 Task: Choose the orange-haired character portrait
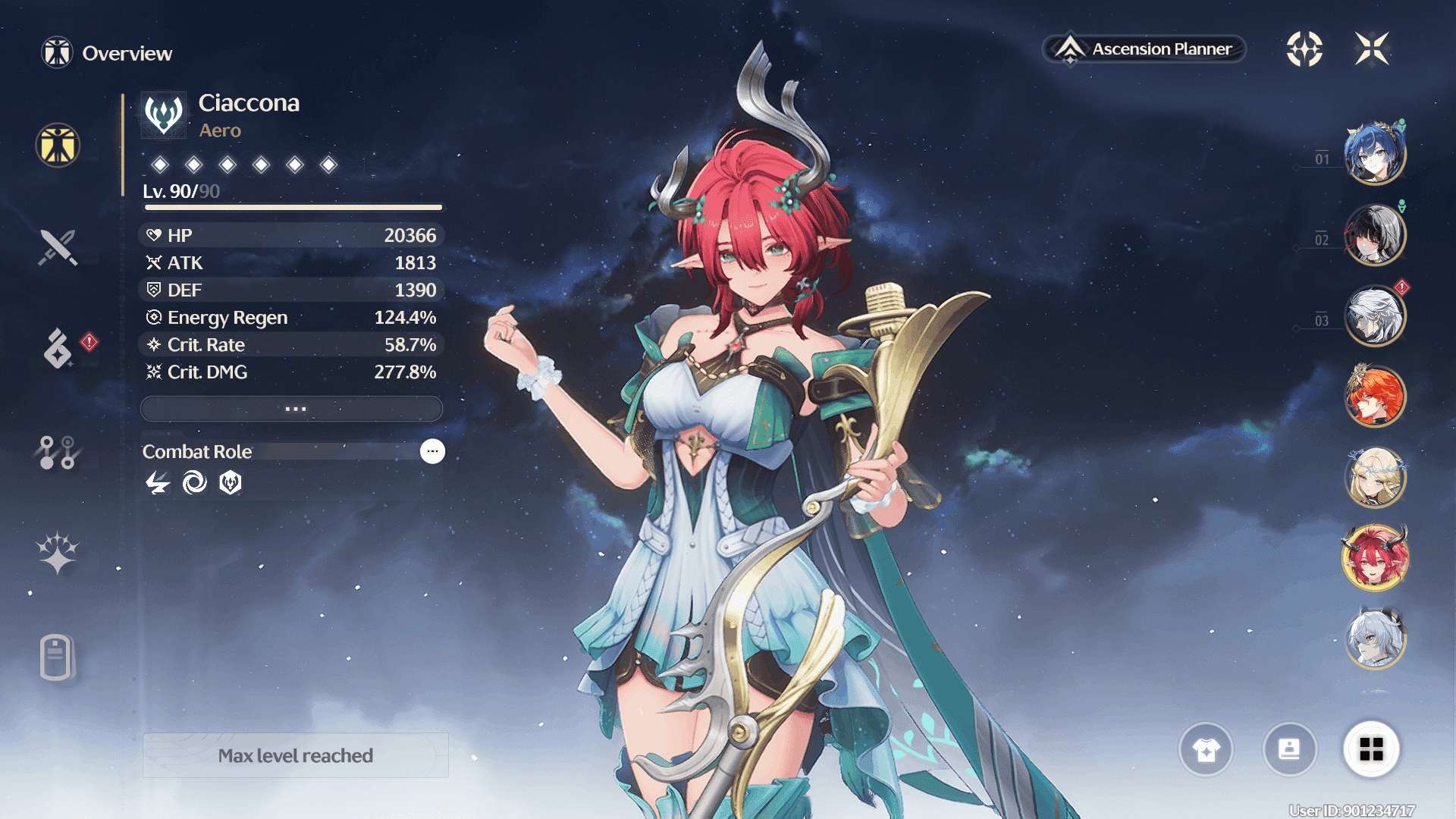click(x=1375, y=397)
